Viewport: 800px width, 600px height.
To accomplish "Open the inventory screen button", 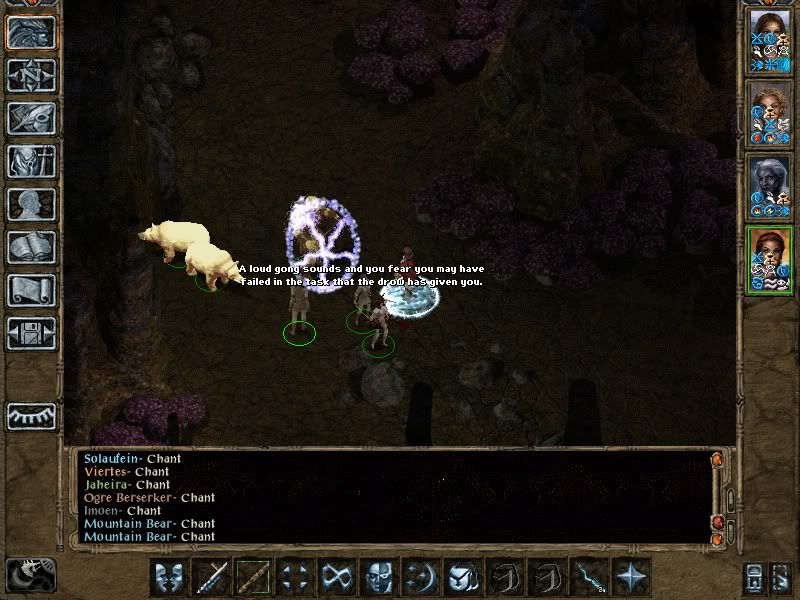I will tap(31, 161).
